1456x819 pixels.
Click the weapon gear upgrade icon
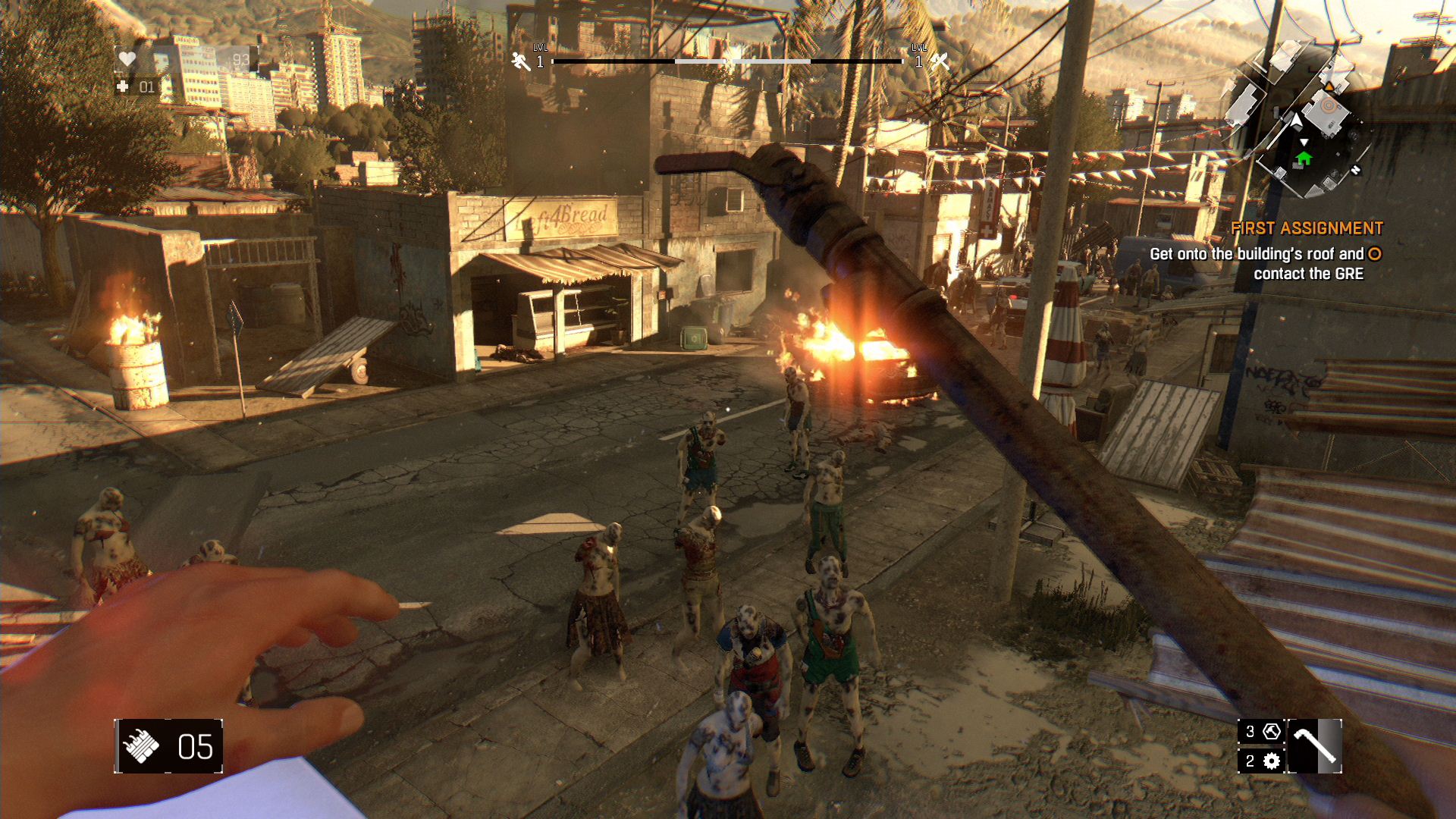click(1272, 761)
